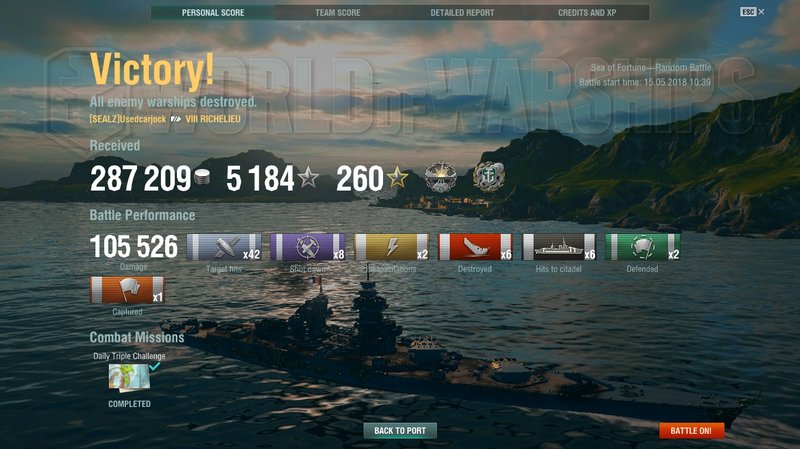Inspect the green Defended ribbon
800x449 pixels.
tap(642, 247)
